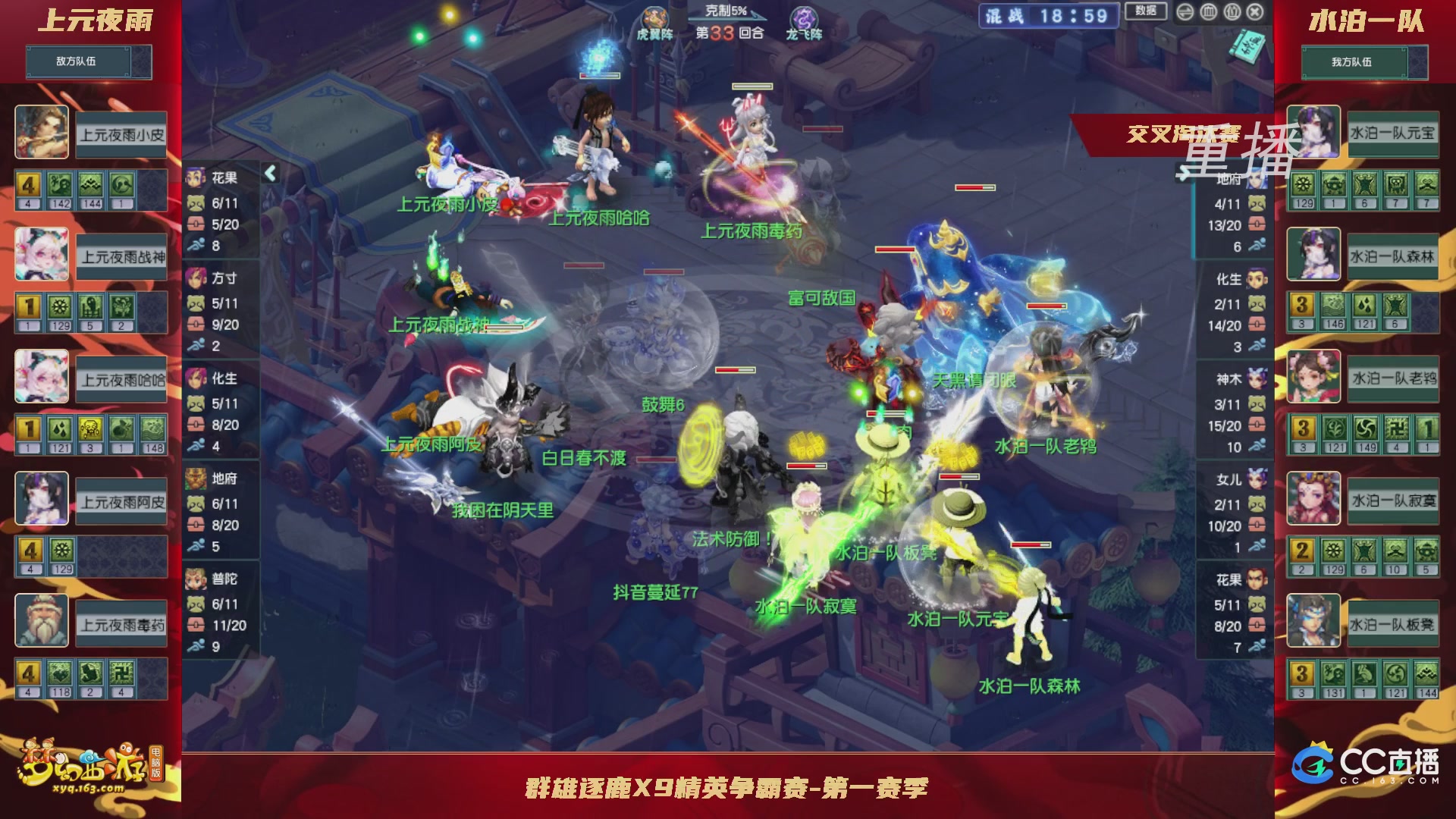Viewport: 1456px width, 819px height.
Task: Collapse the unit list using the left chevron
Action: 269,172
